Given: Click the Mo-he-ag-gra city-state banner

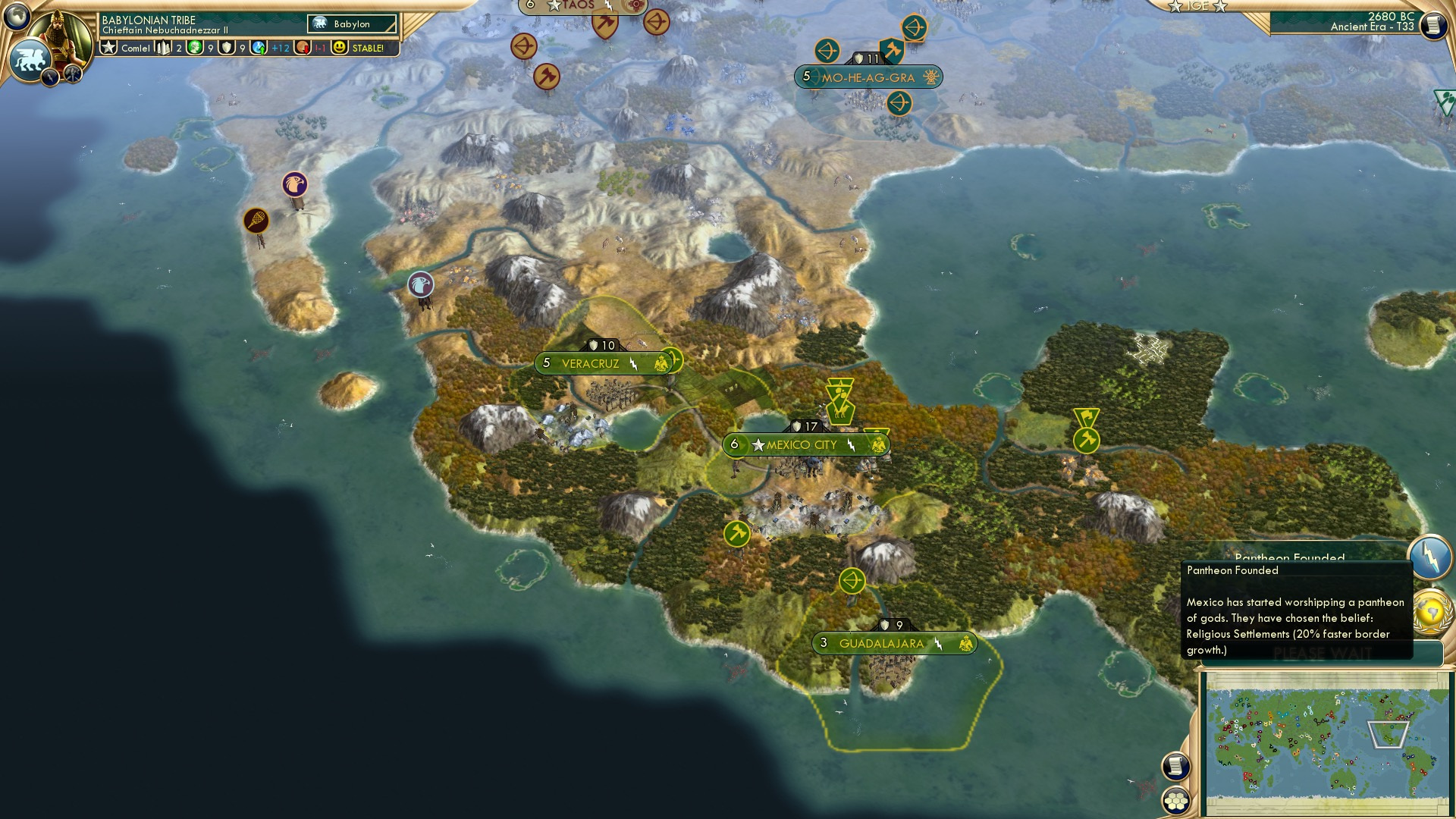Looking at the screenshot, I should [868, 76].
